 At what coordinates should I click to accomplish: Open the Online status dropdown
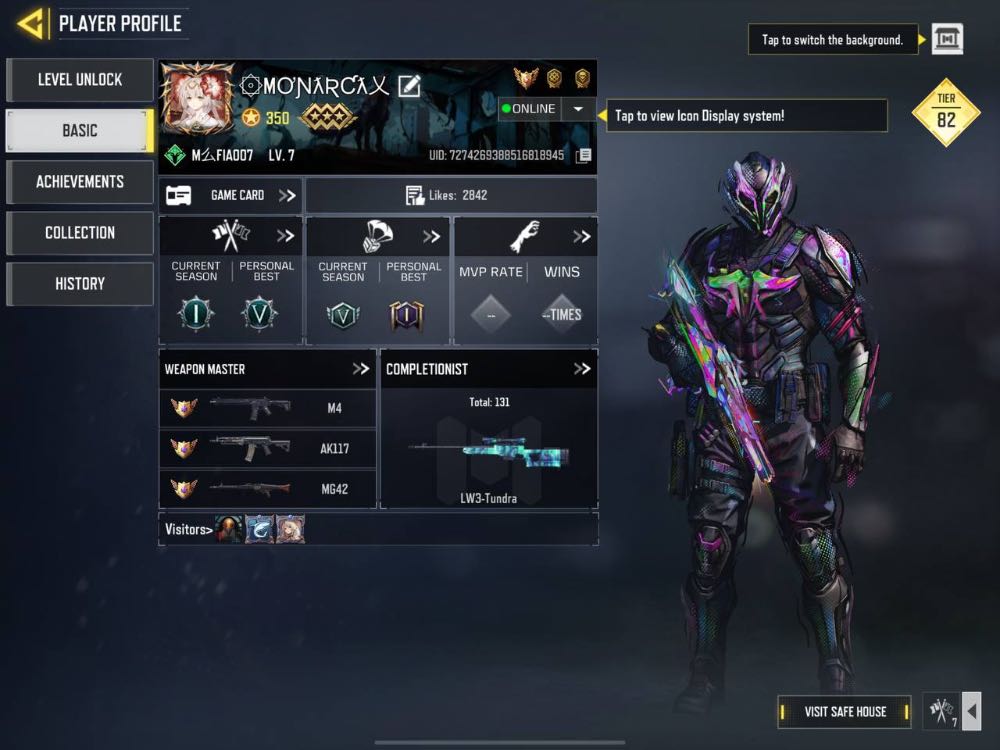pos(578,109)
